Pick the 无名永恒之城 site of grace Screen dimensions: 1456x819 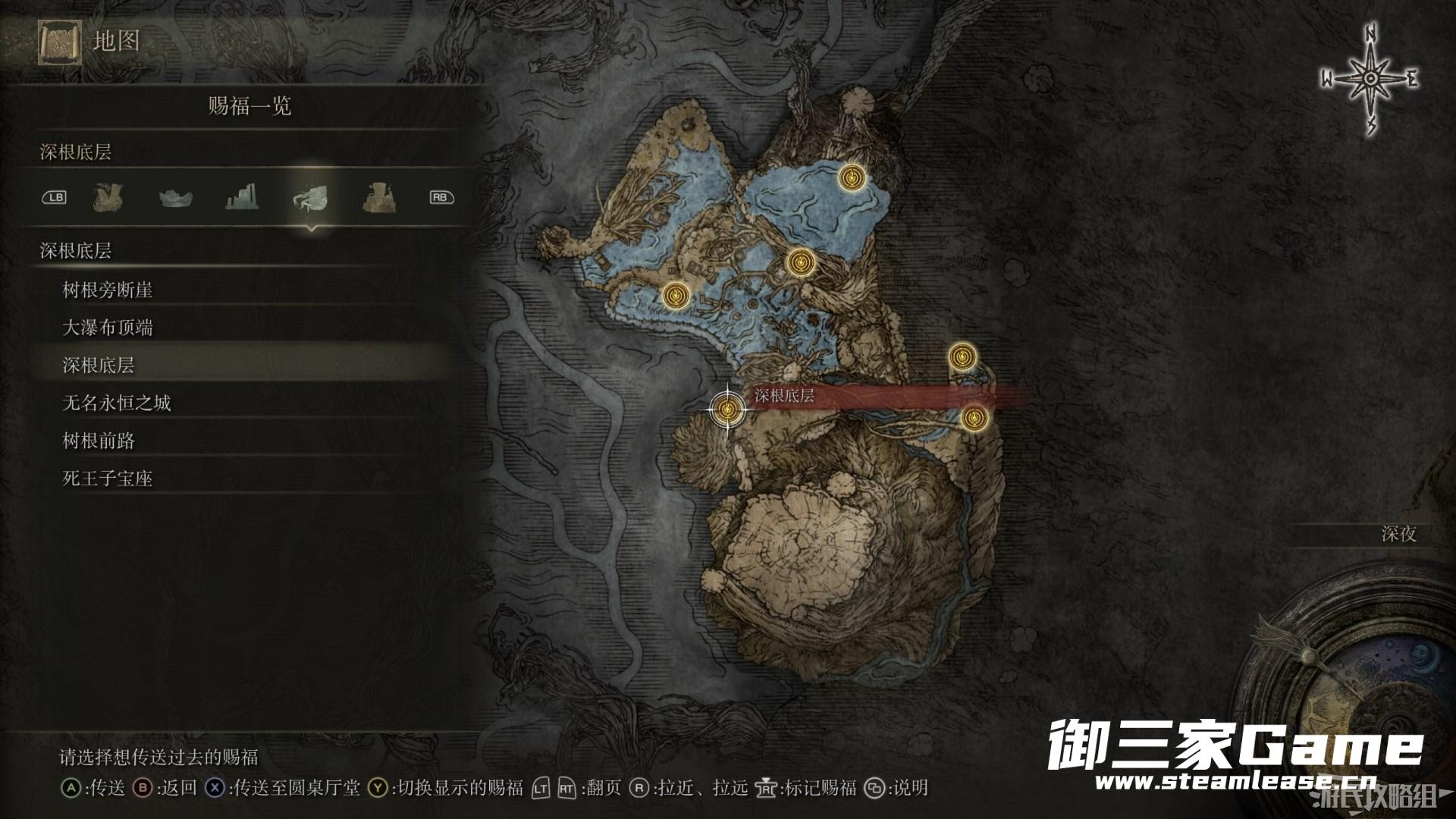(x=117, y=403)
